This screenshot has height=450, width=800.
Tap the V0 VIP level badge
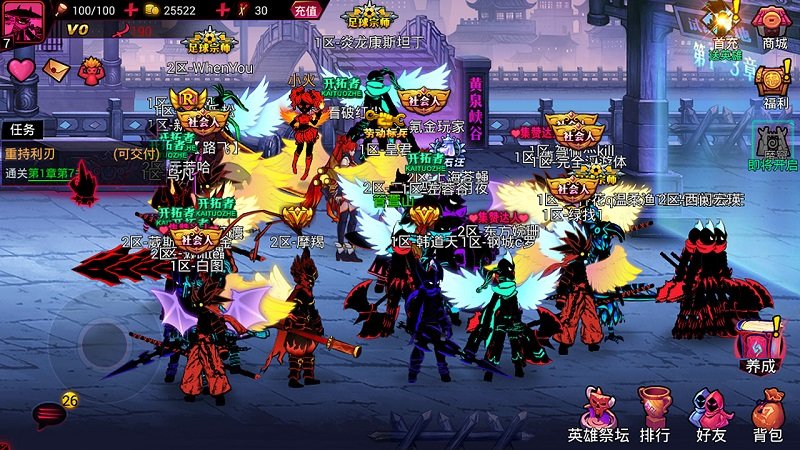78,30
